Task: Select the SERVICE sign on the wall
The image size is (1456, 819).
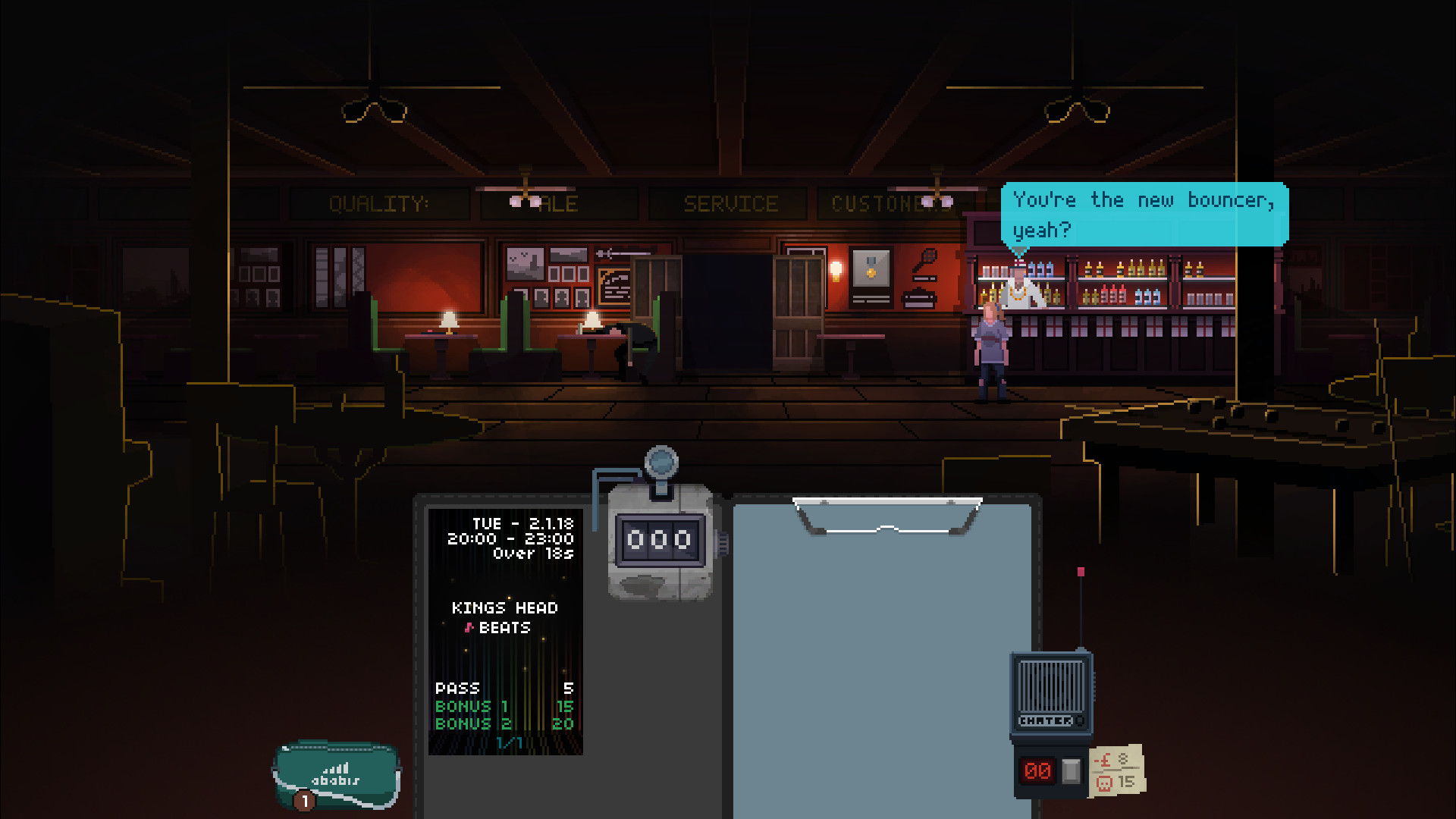Action: point(730,202)
